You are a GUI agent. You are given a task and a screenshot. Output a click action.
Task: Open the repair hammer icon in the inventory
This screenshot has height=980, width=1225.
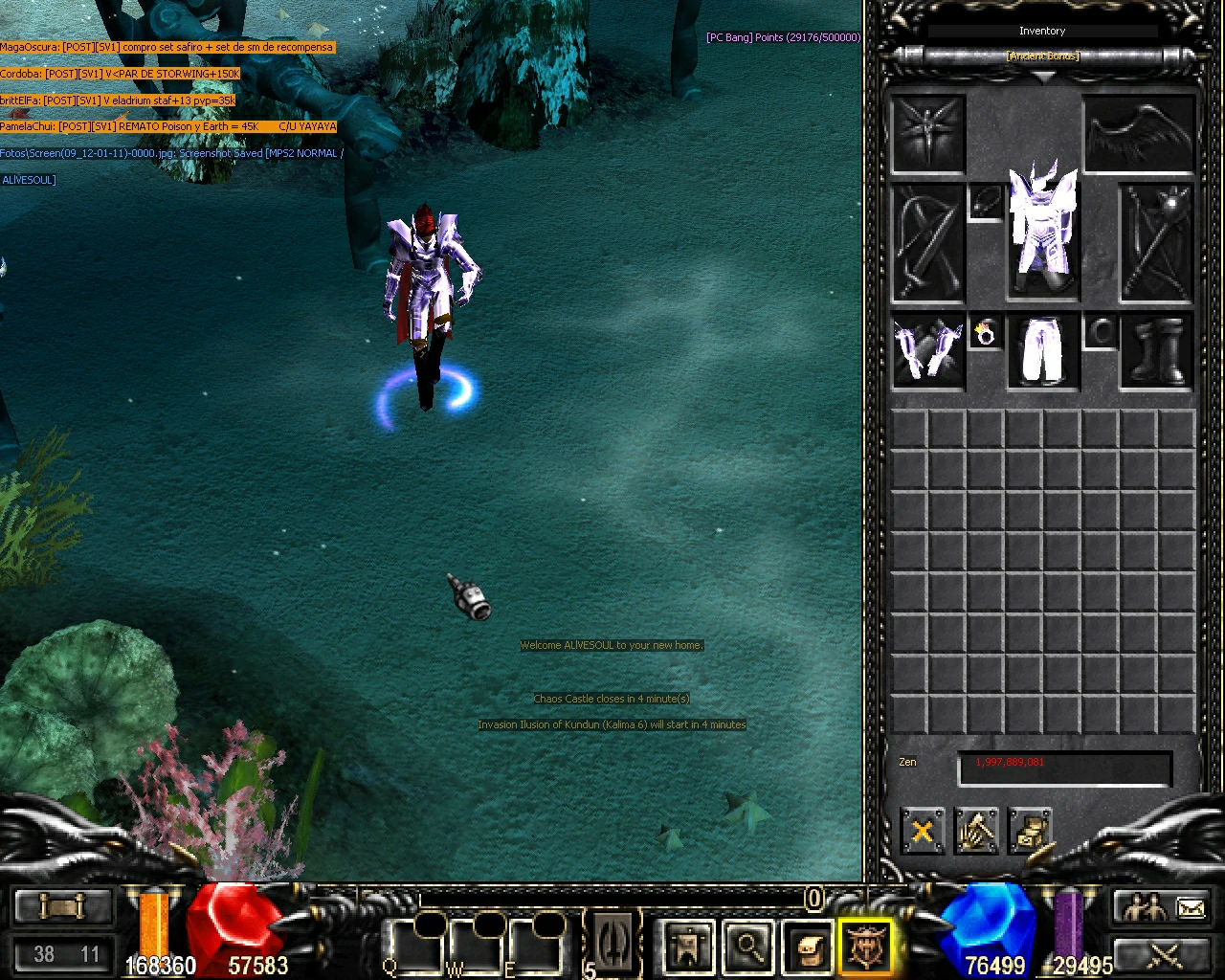[977, 832]
